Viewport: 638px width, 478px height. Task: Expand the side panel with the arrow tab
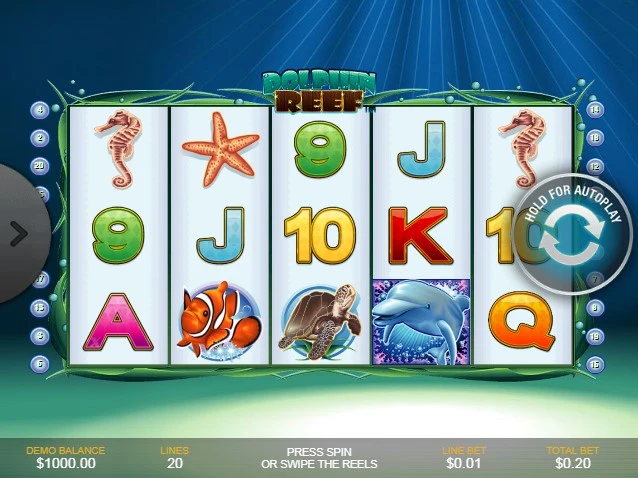click(19, 234)
